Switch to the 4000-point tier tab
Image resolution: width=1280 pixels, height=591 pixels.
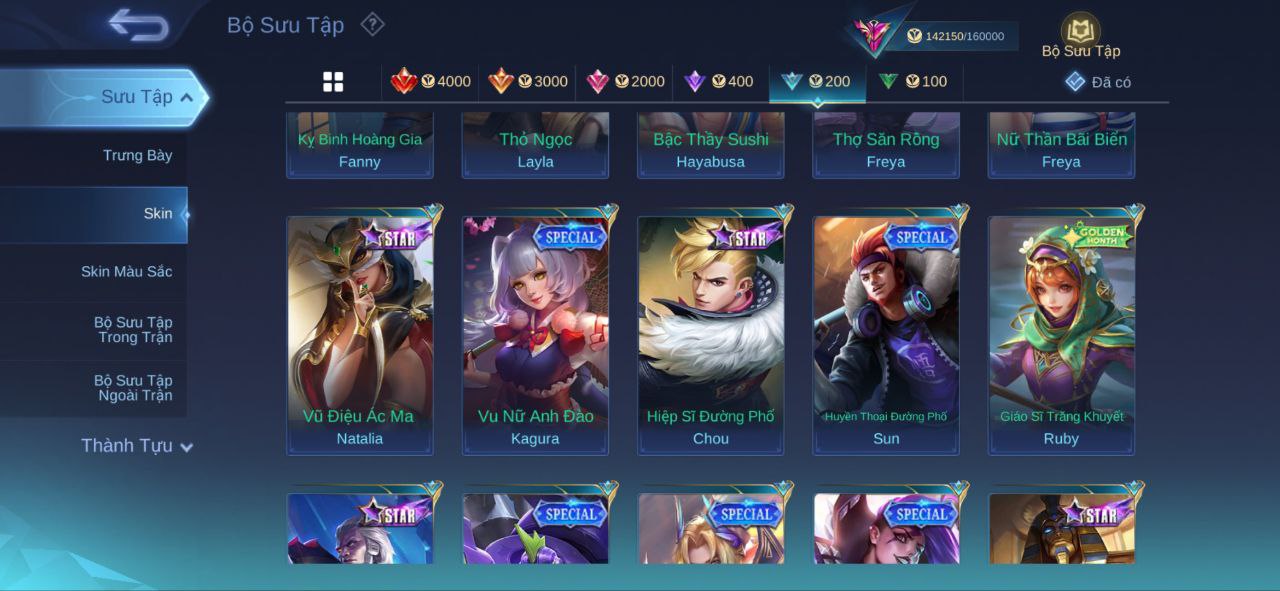point(431,82)
